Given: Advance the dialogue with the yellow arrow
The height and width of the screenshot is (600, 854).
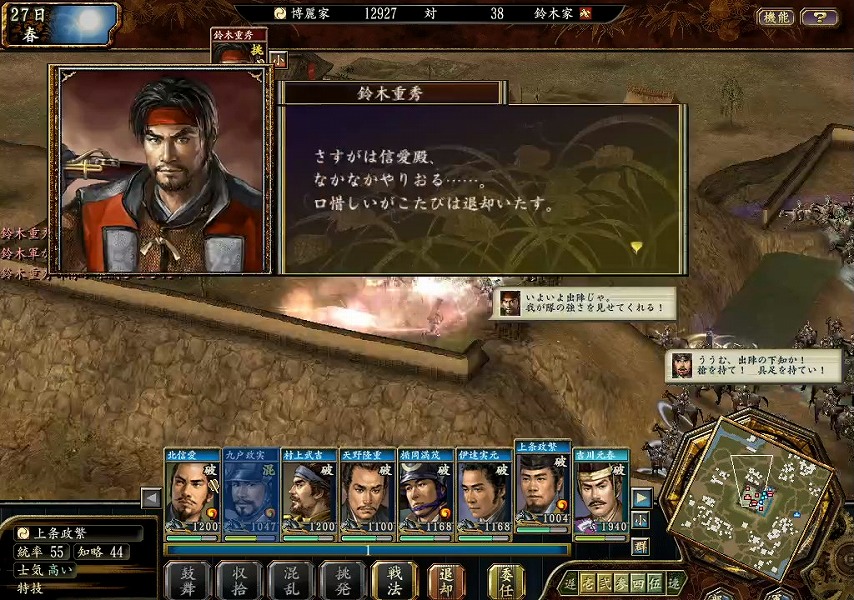Looking at the screenshot, I should [x=636, y=246].
